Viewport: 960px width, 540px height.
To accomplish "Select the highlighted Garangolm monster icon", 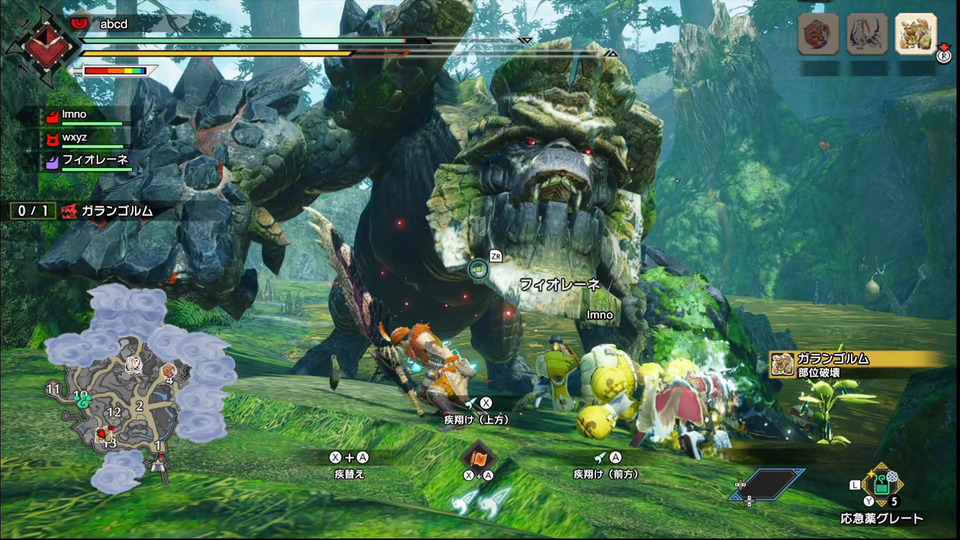I will [915, 33].
